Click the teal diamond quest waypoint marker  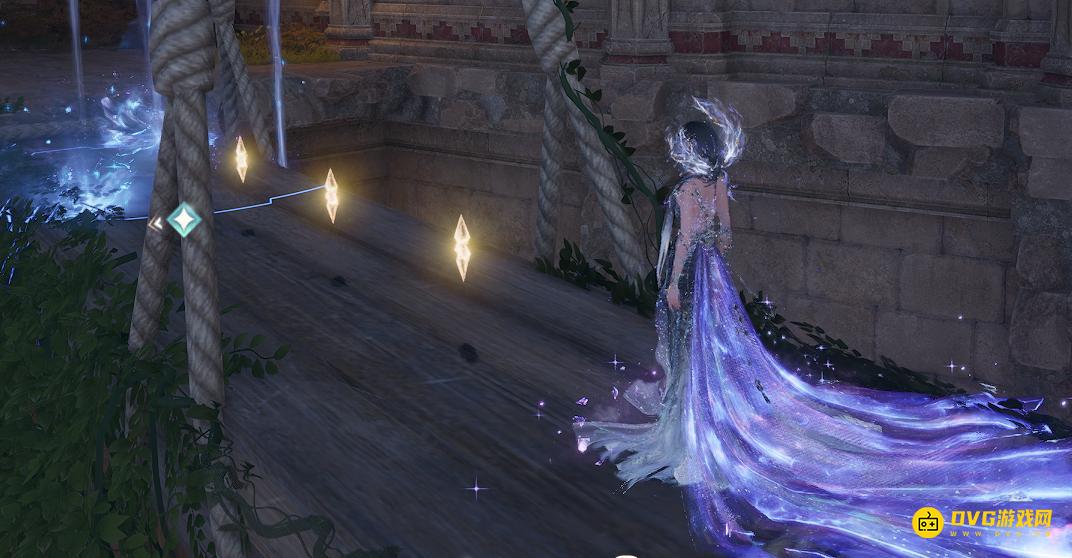(183, 219)
